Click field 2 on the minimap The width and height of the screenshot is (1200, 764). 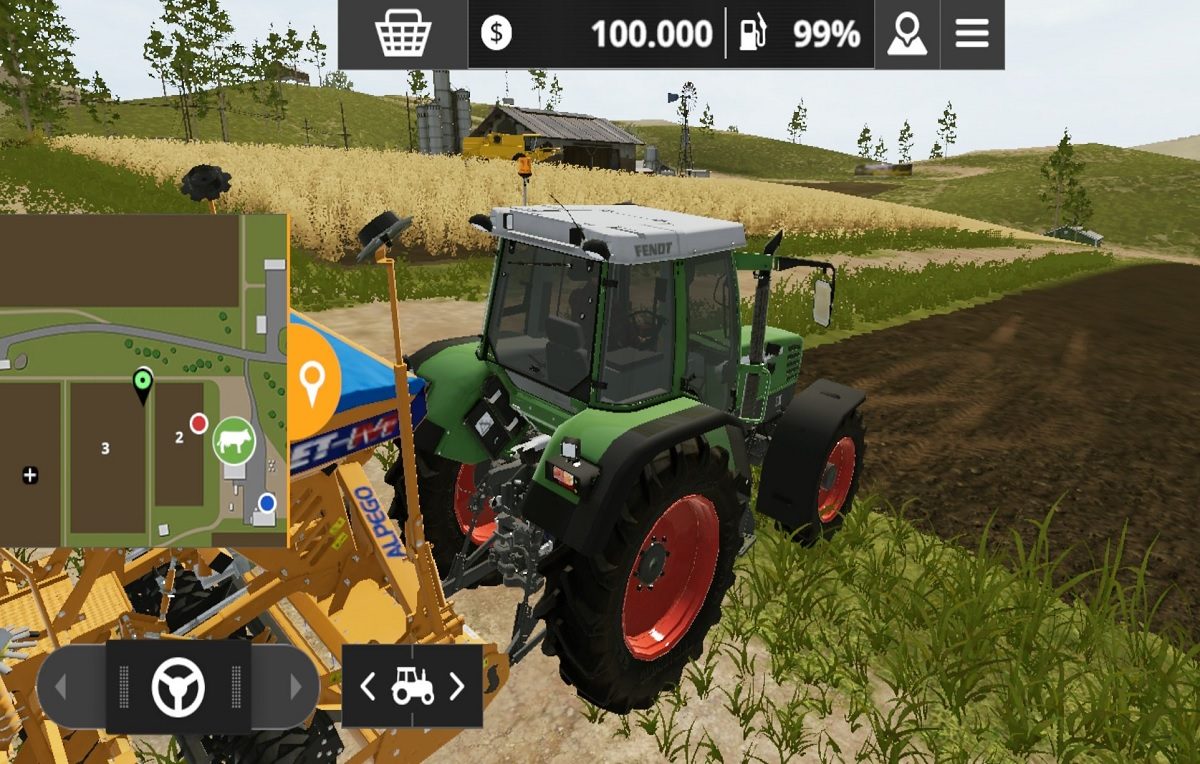click(179, 437)
